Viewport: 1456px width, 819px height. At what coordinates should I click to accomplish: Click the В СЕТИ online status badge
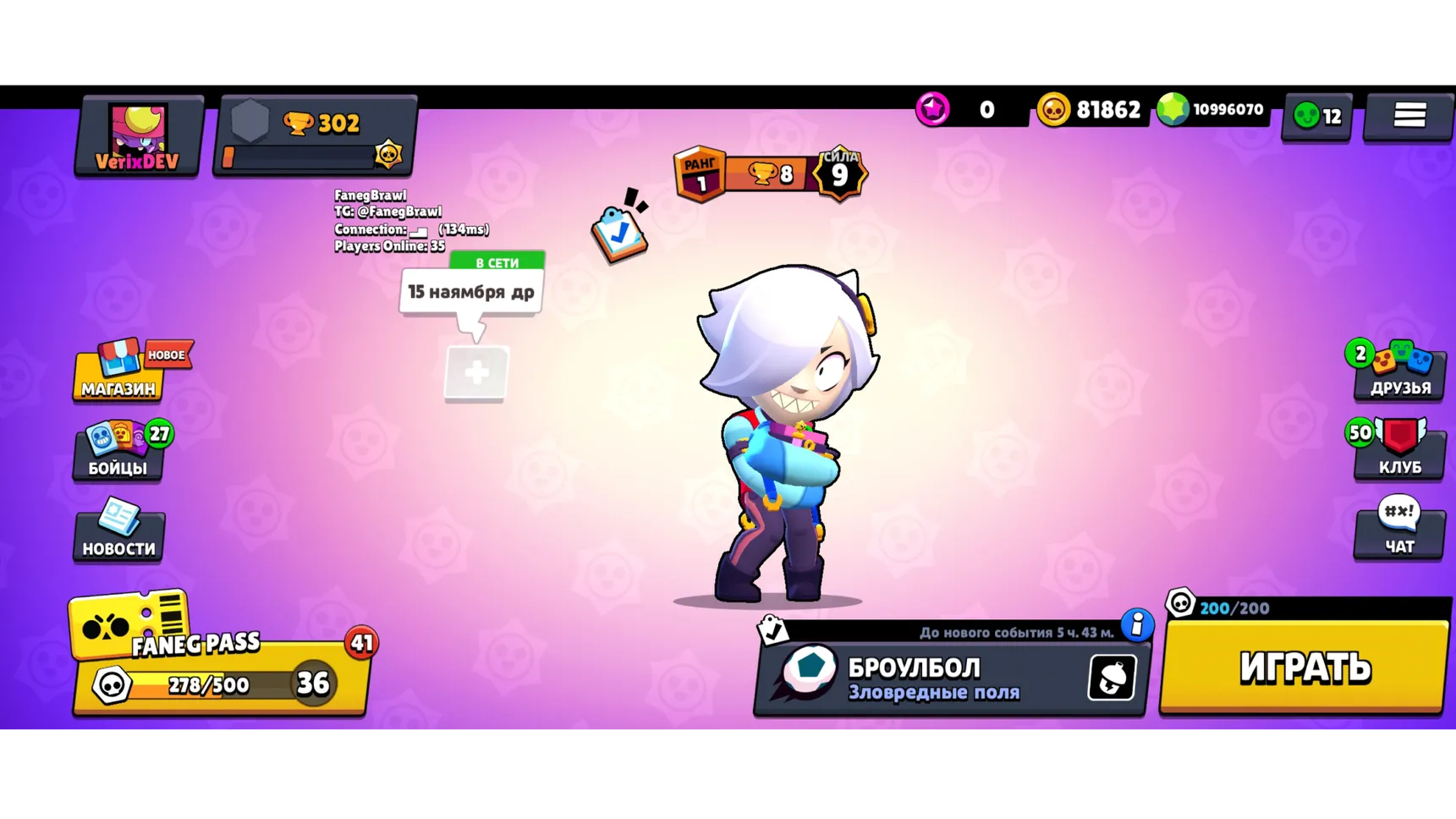[496, 263]
